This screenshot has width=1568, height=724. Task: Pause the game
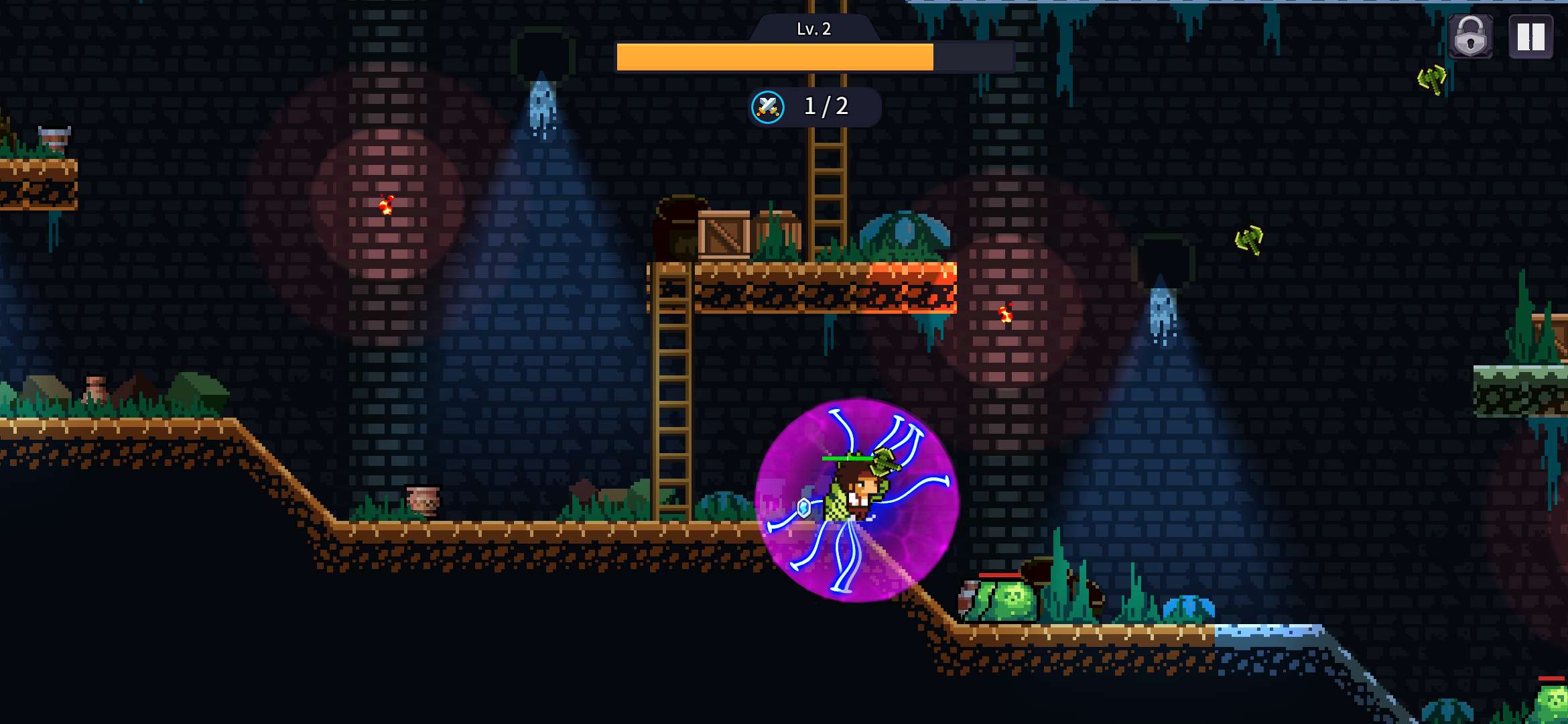click(x=1530, y=37)
